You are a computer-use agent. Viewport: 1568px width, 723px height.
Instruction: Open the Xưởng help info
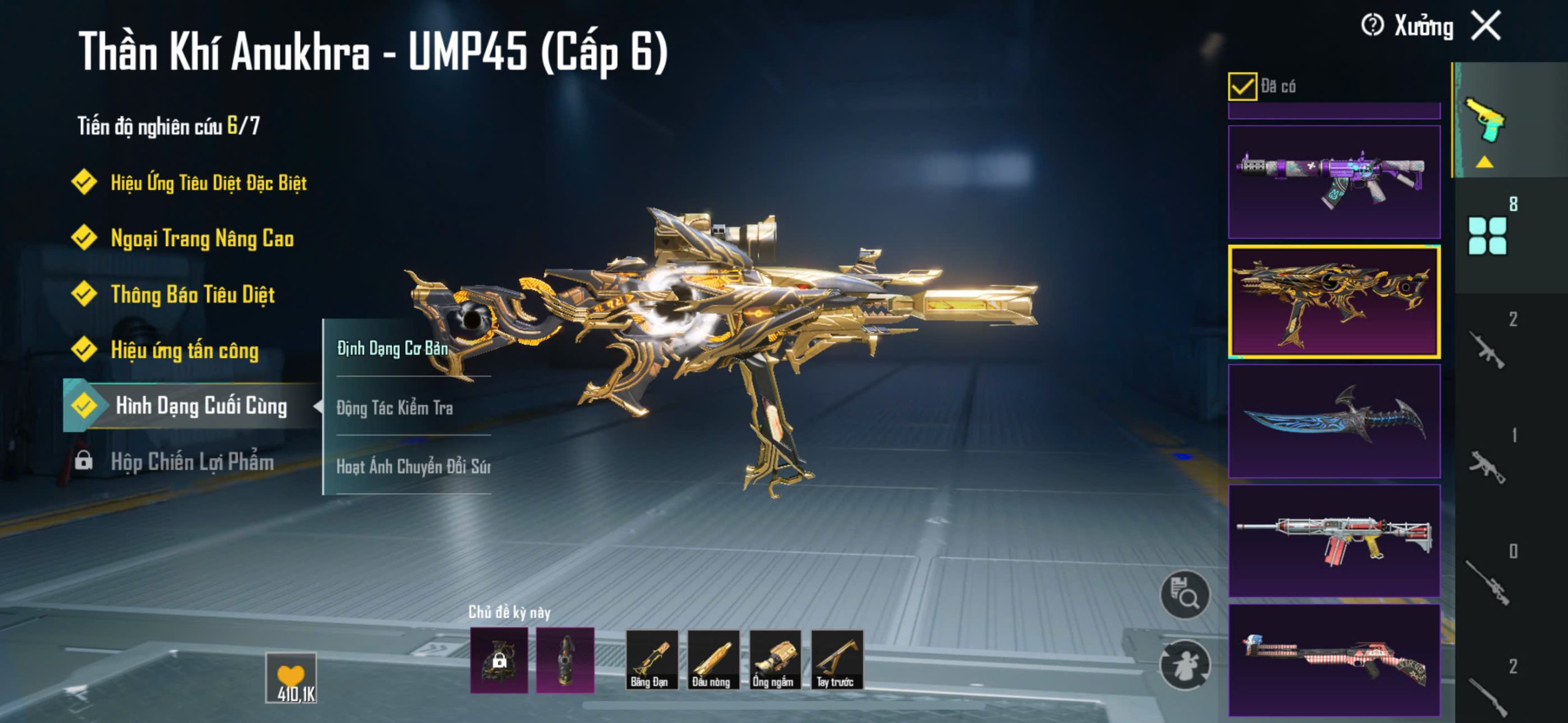click(x=1373, y=26)
